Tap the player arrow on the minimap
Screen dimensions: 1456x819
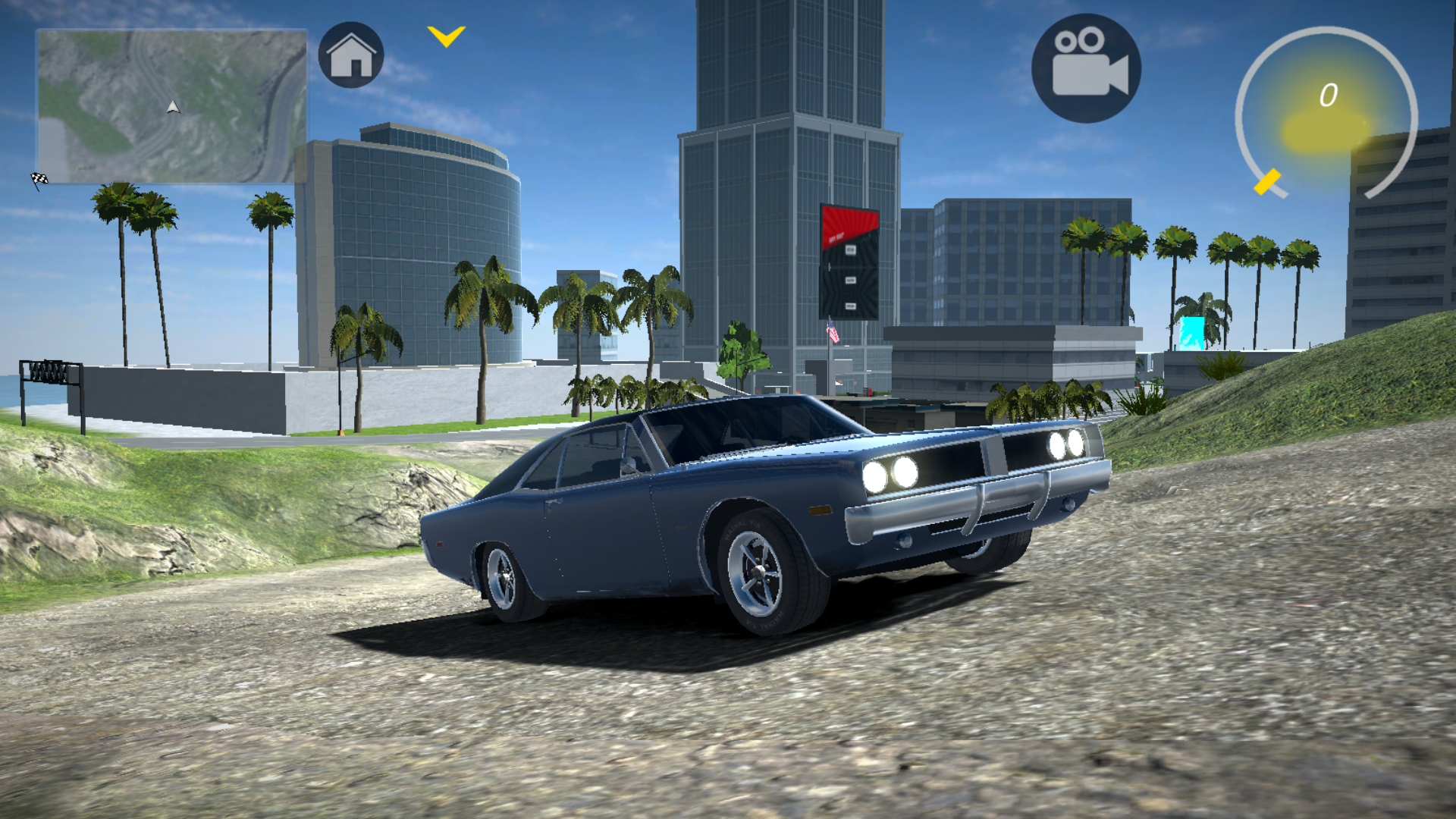(x=172, y=107)
